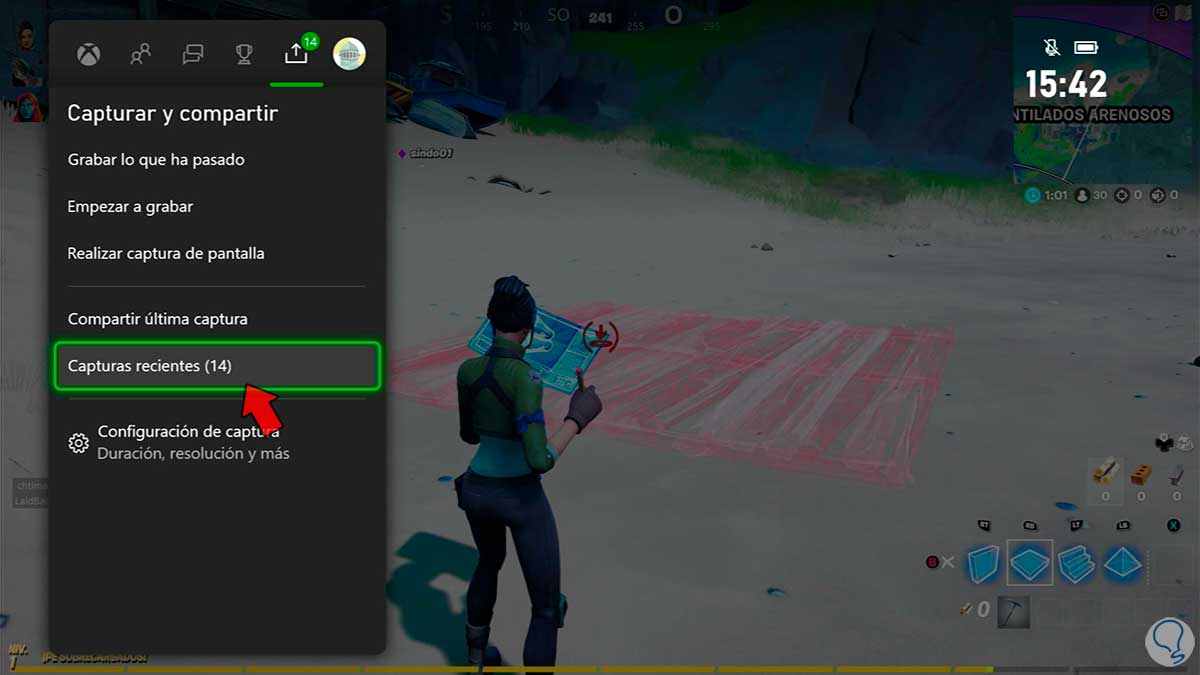1200x675 pixels.
Task: Switch to the People tab
Action: pyautogui.click(x=141, y=55)
